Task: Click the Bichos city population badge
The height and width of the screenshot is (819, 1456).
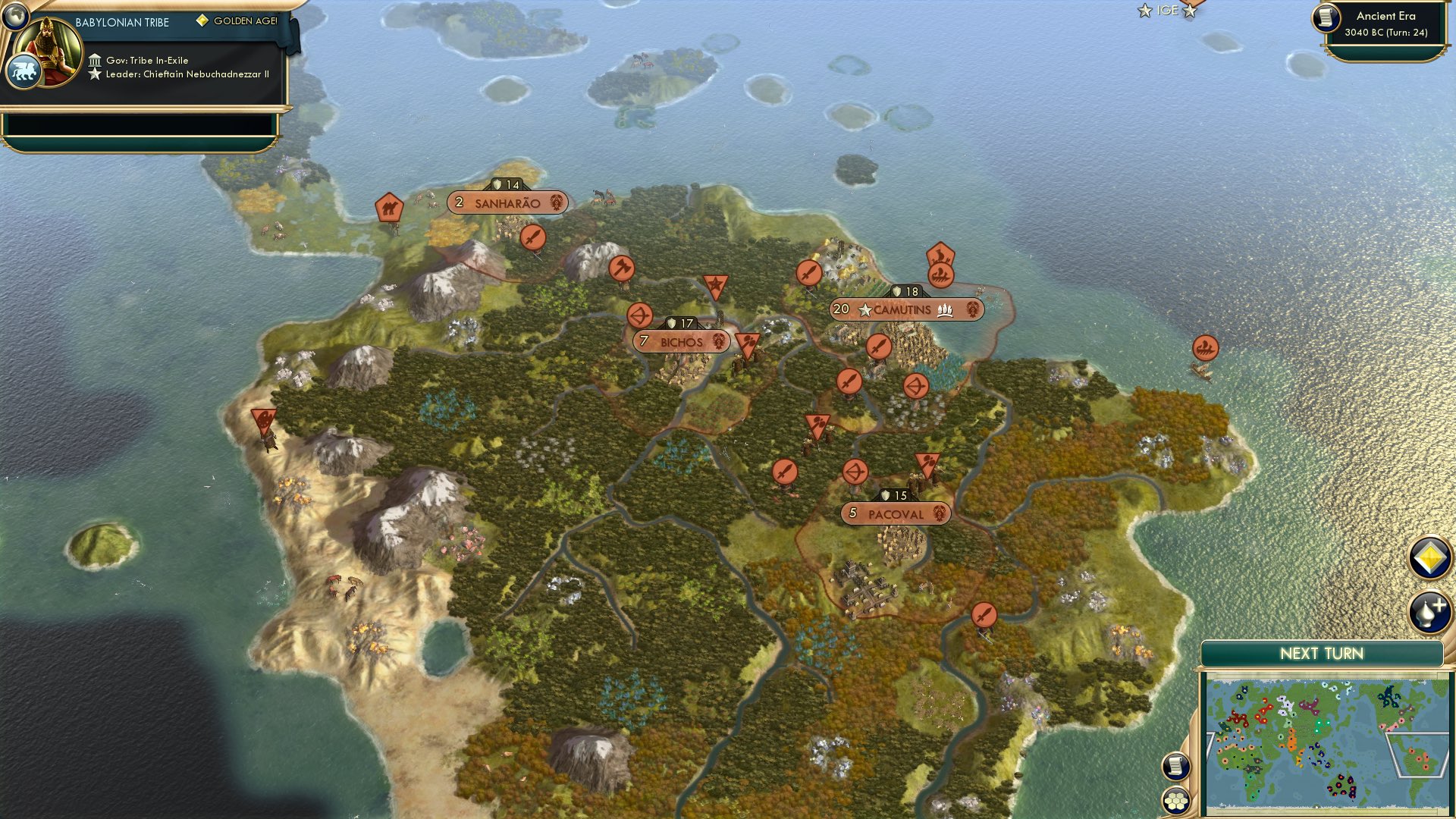Action: (x=644, y=341)
